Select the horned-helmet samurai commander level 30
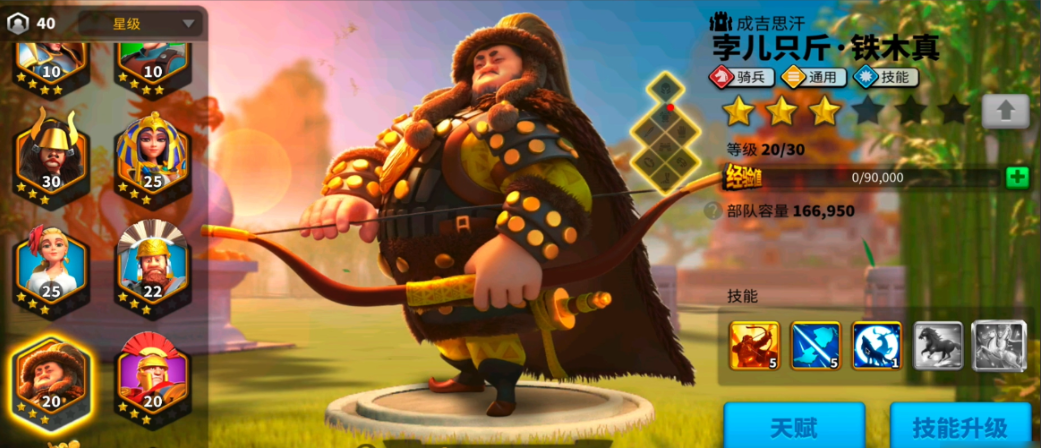Screen dimensions: 1041x448 tap(51, 155)
